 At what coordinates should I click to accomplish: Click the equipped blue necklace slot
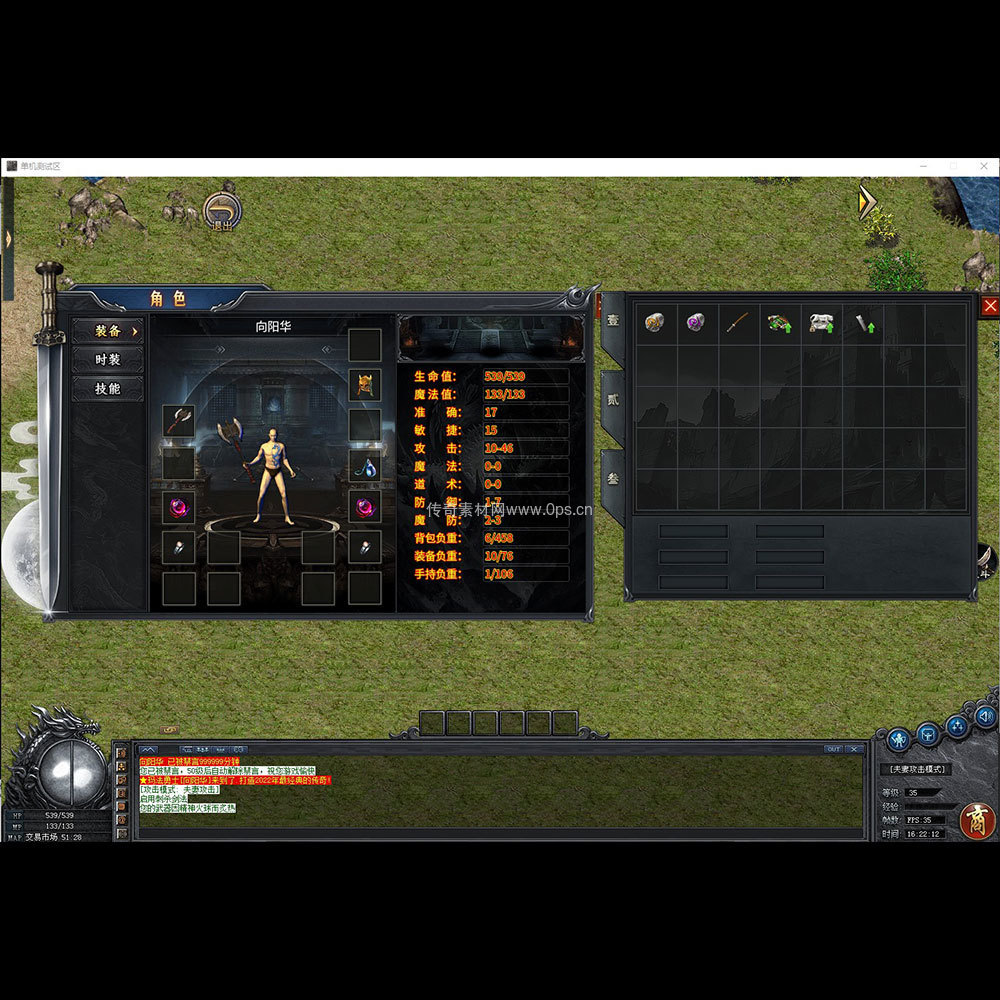364,465
